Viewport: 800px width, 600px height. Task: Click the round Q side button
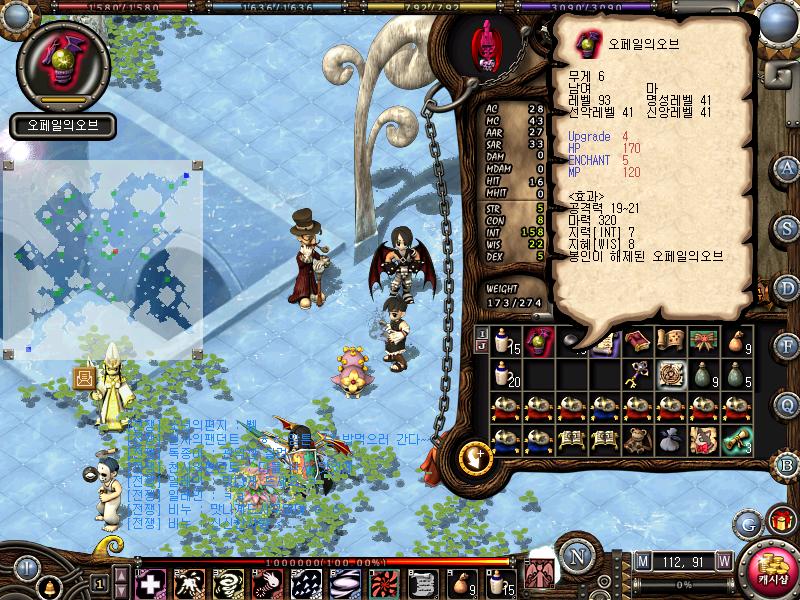click(x=787, y=405)
